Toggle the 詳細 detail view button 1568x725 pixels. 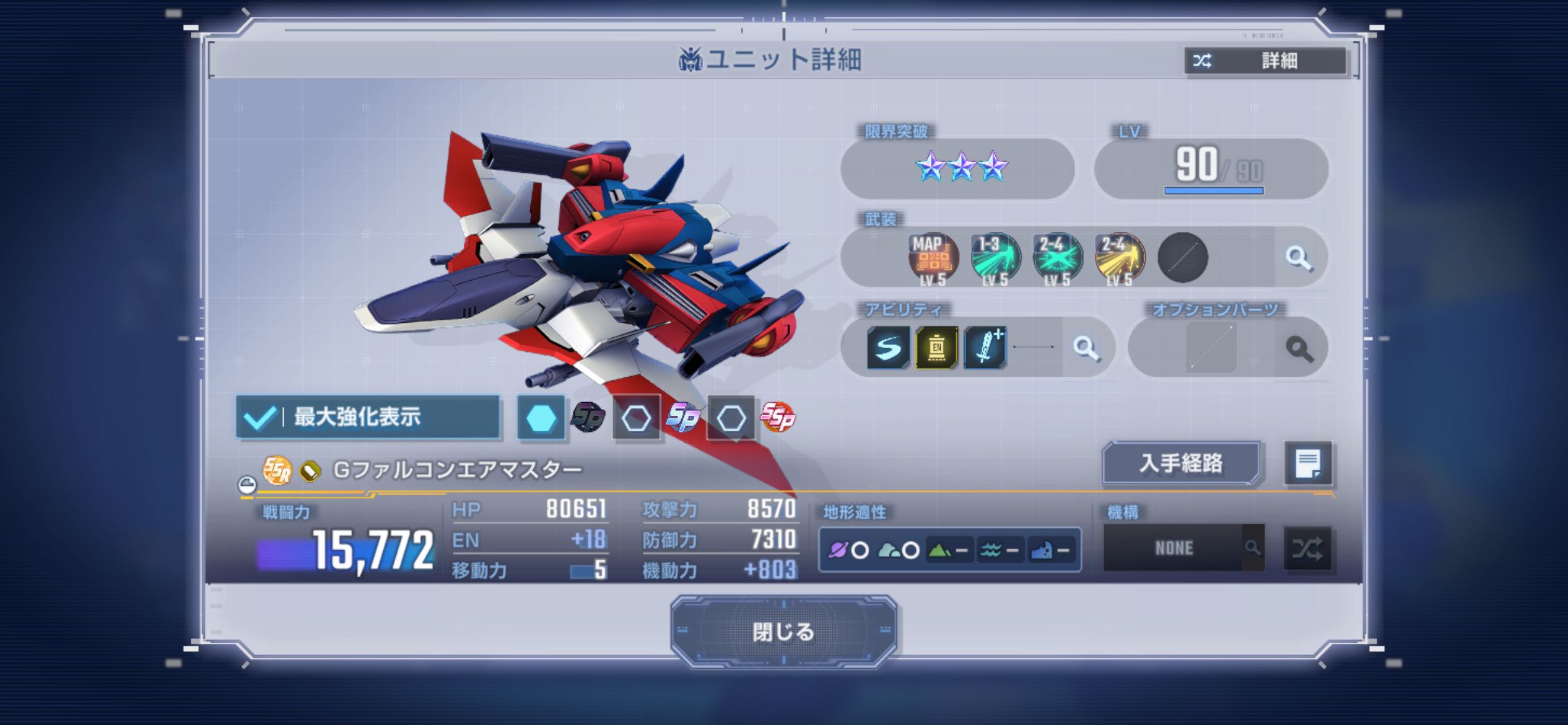coord(1265,61)
